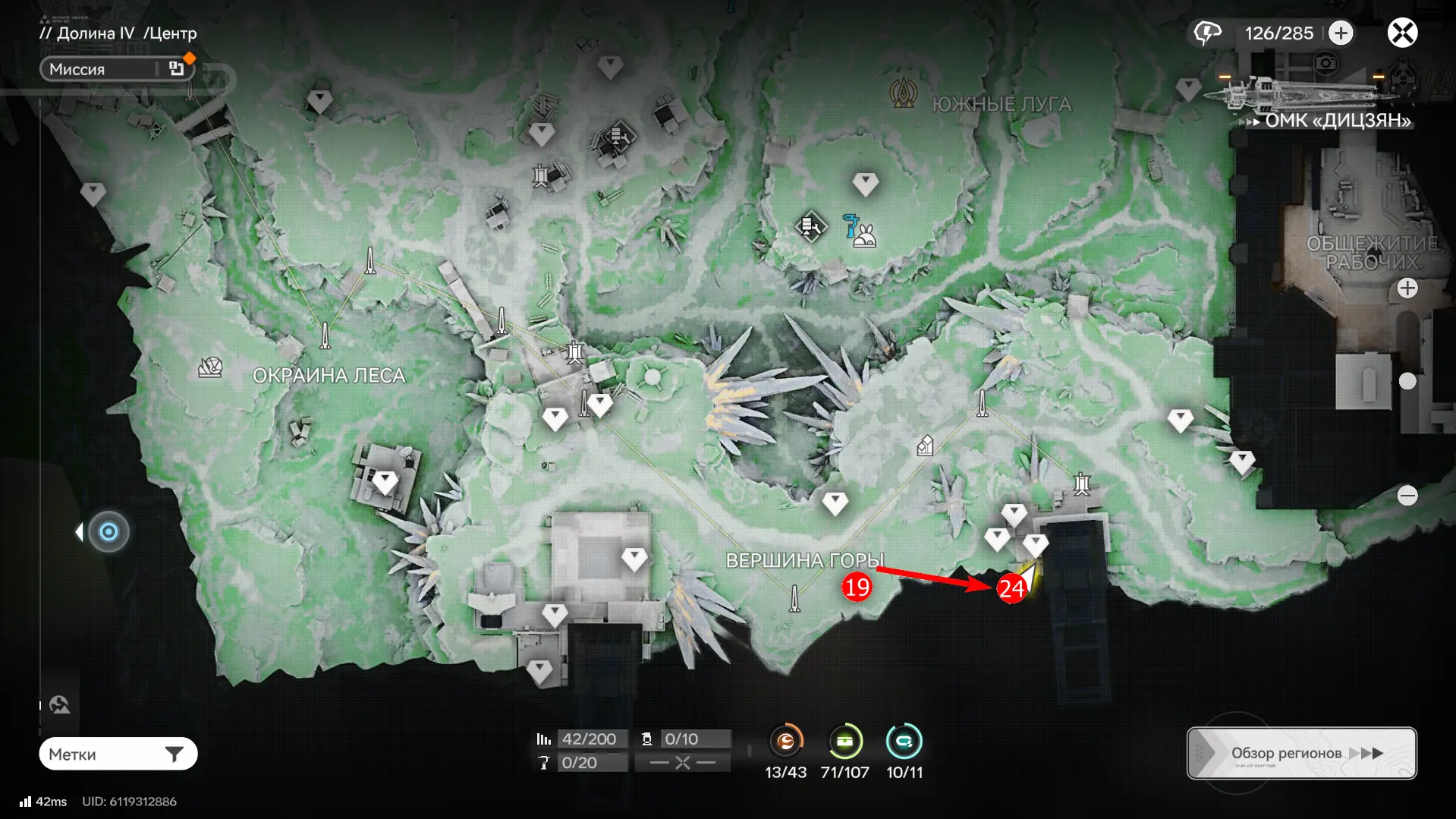The width and height of the screenshot is (1456, 819).
Task: Click the camera icon near the ship
Action: [x=1325, y=63]
